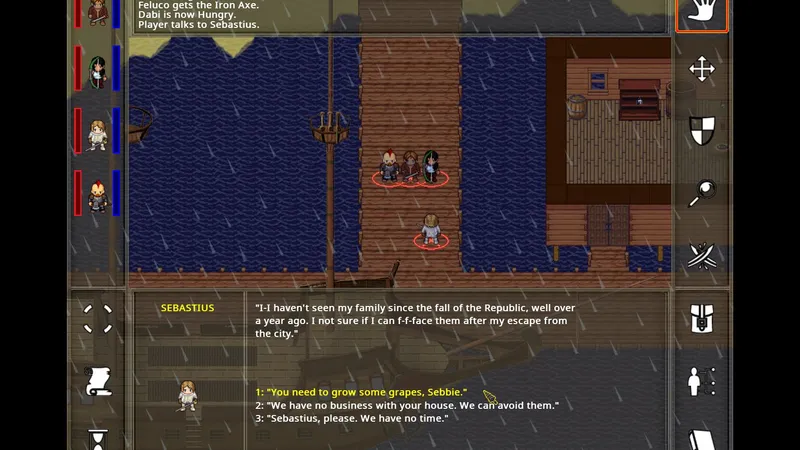Image resolution: width=800 pixels, height=450 pixels.
Task: Click the checkered shield defend icon
Action: [x=702, y=130]
